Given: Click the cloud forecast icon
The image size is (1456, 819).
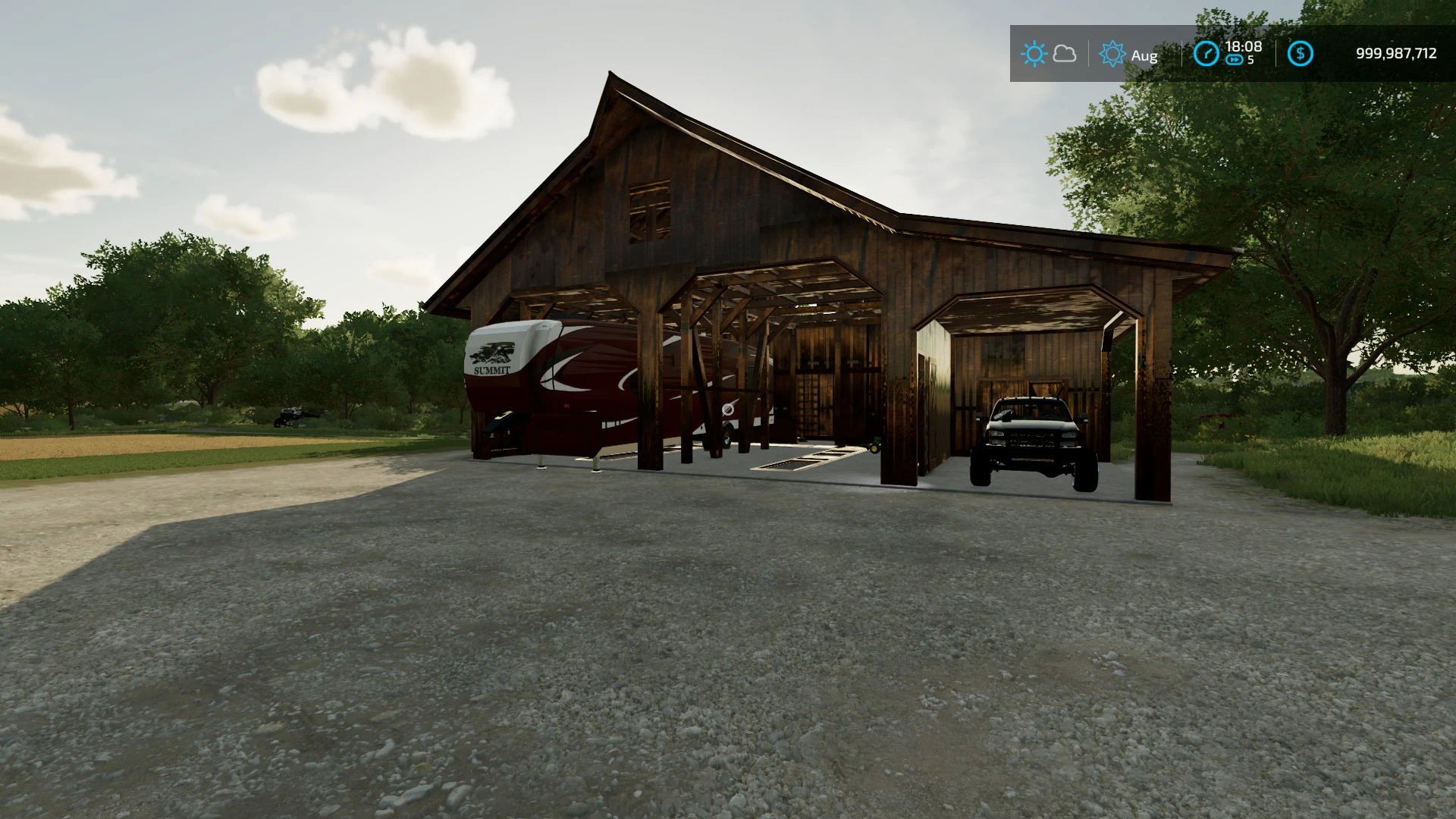Looking at the screenshot, I should pos(1065,54).
